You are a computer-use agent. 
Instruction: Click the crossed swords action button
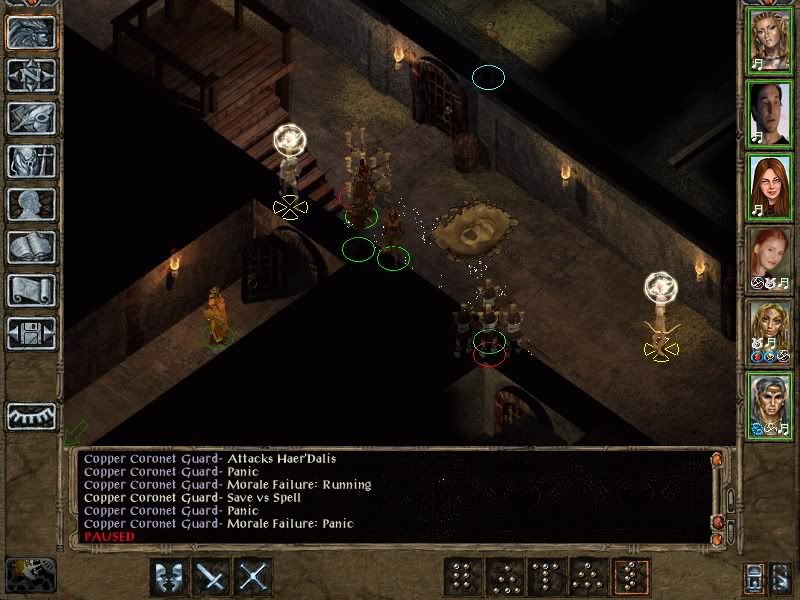coord(255,577)
